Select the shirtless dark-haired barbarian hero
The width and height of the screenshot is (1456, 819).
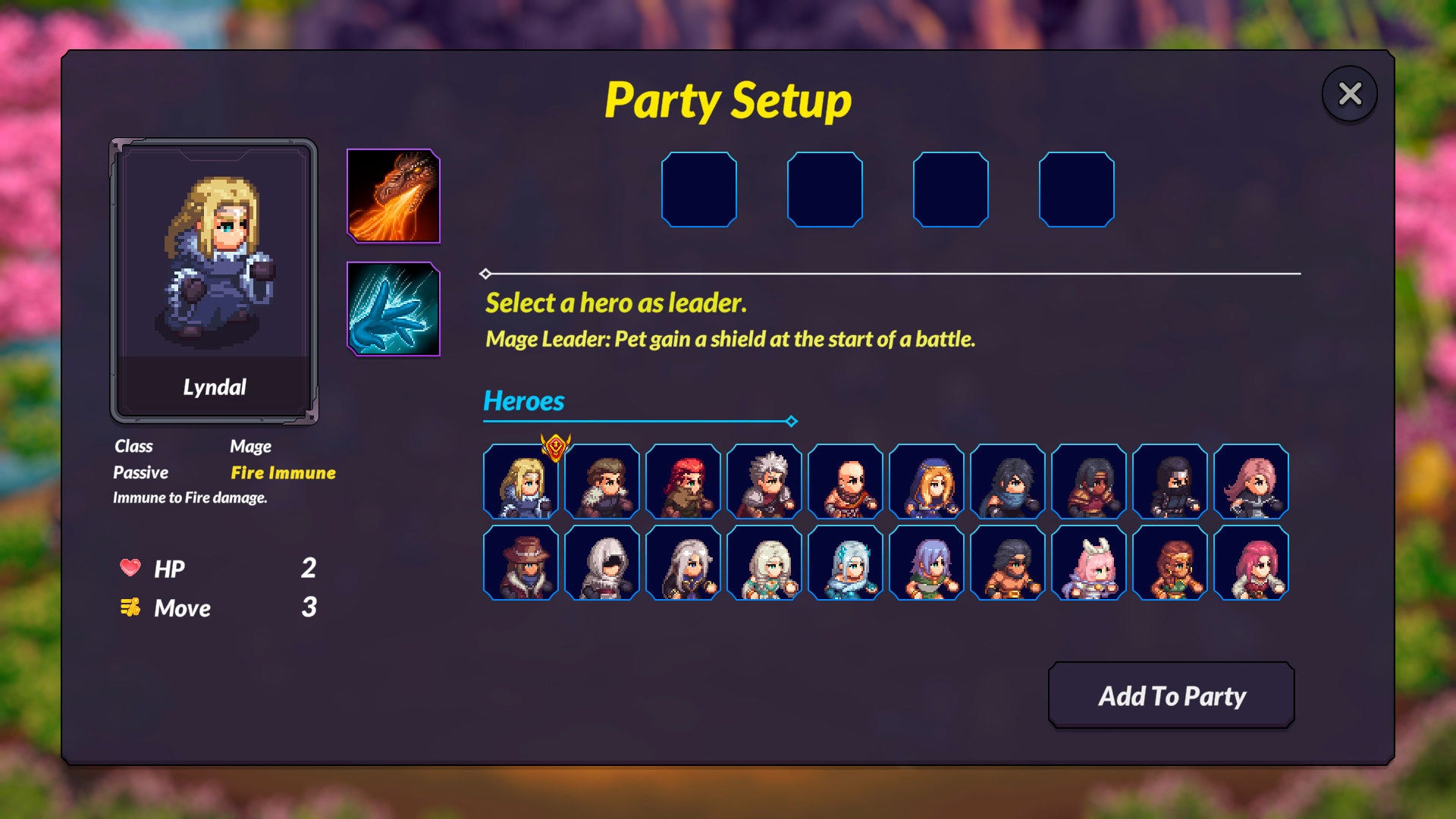click(1008, 563)
